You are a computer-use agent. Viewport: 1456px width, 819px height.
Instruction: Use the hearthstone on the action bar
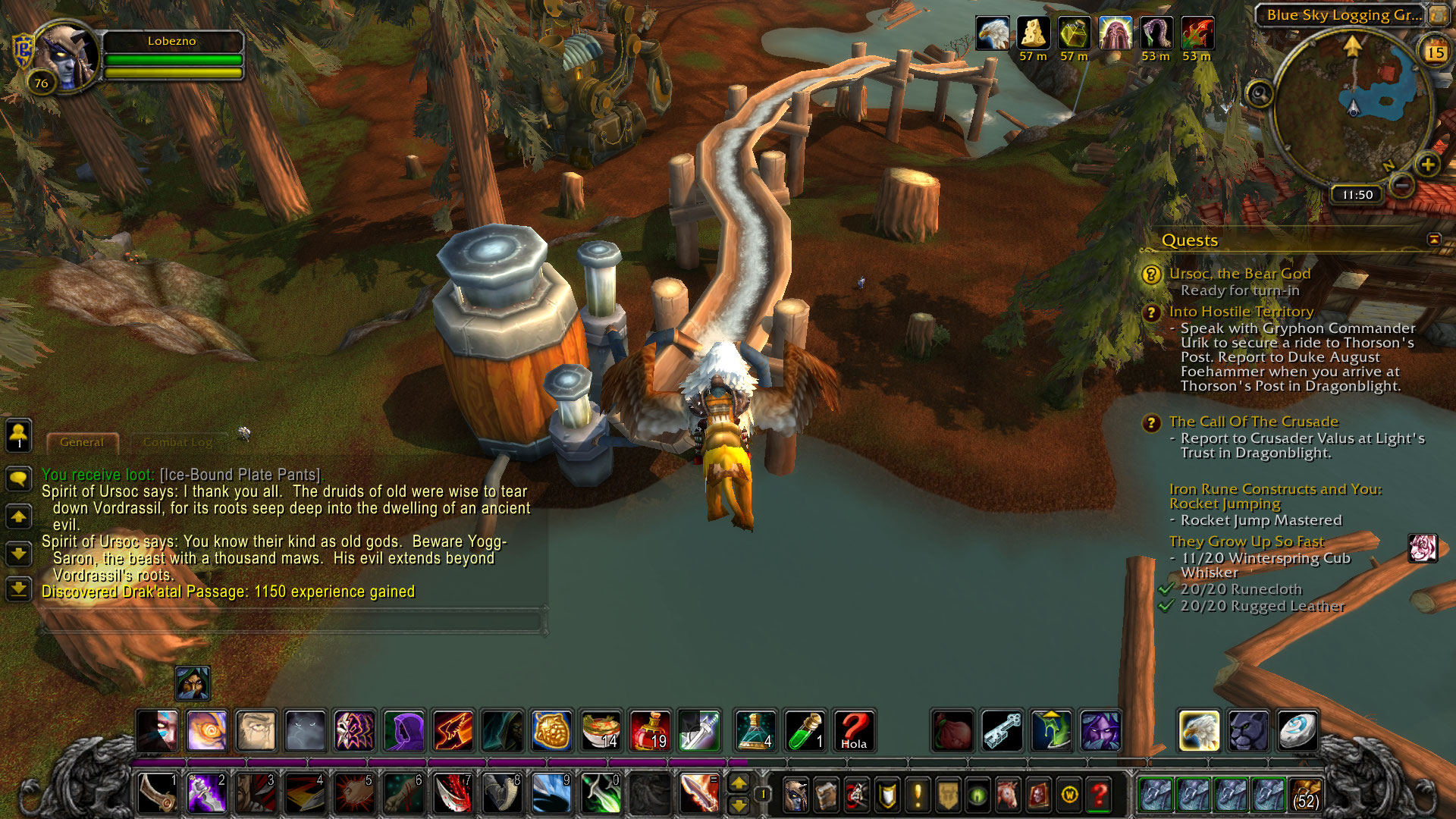(1298, 730)
